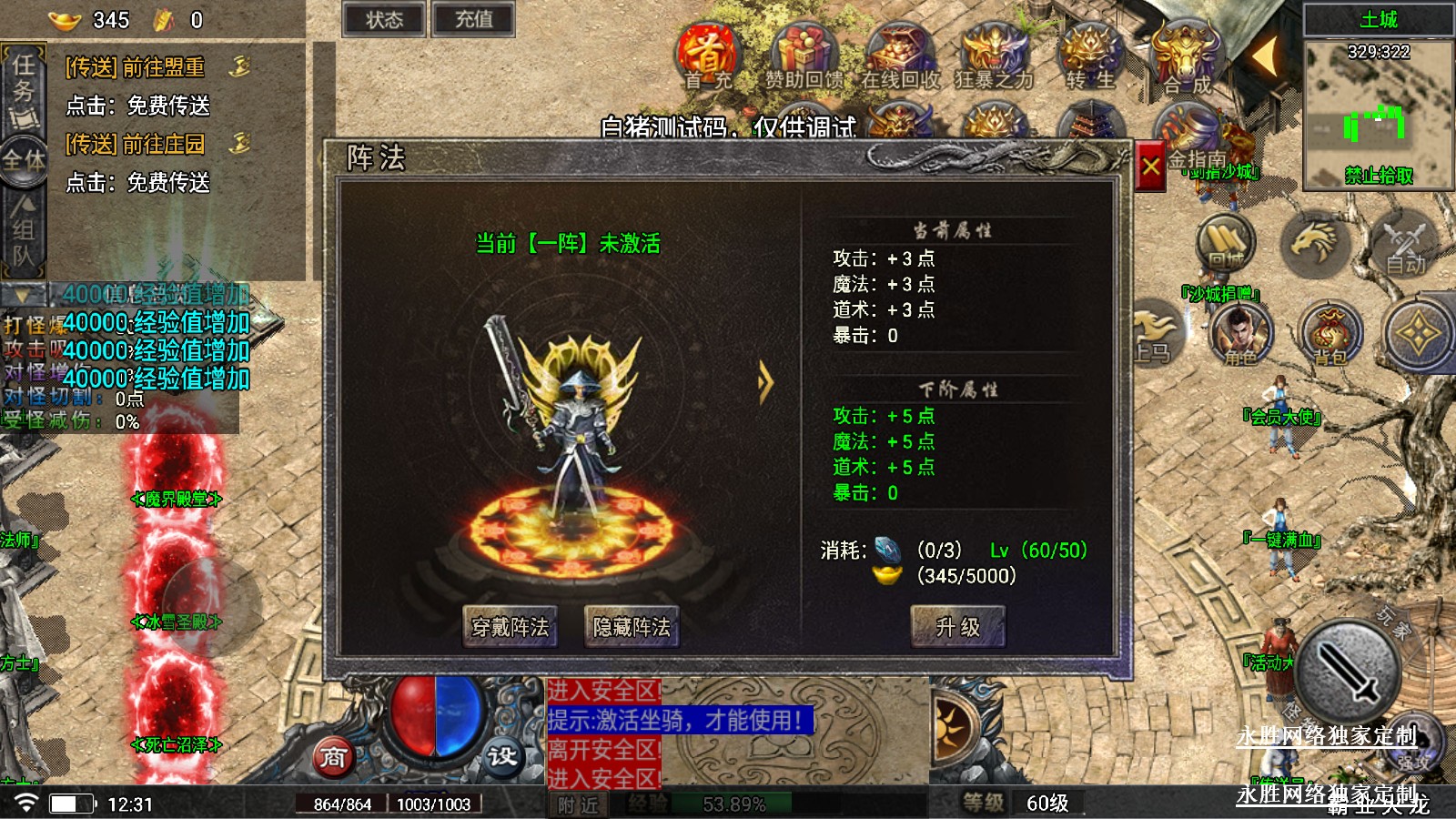Image resolution: width=1456 pixels, height=819 pixels.
Task: Equip formation with 穿戴阵法 button
Action: pyautogui.click(x=510, y=627)
